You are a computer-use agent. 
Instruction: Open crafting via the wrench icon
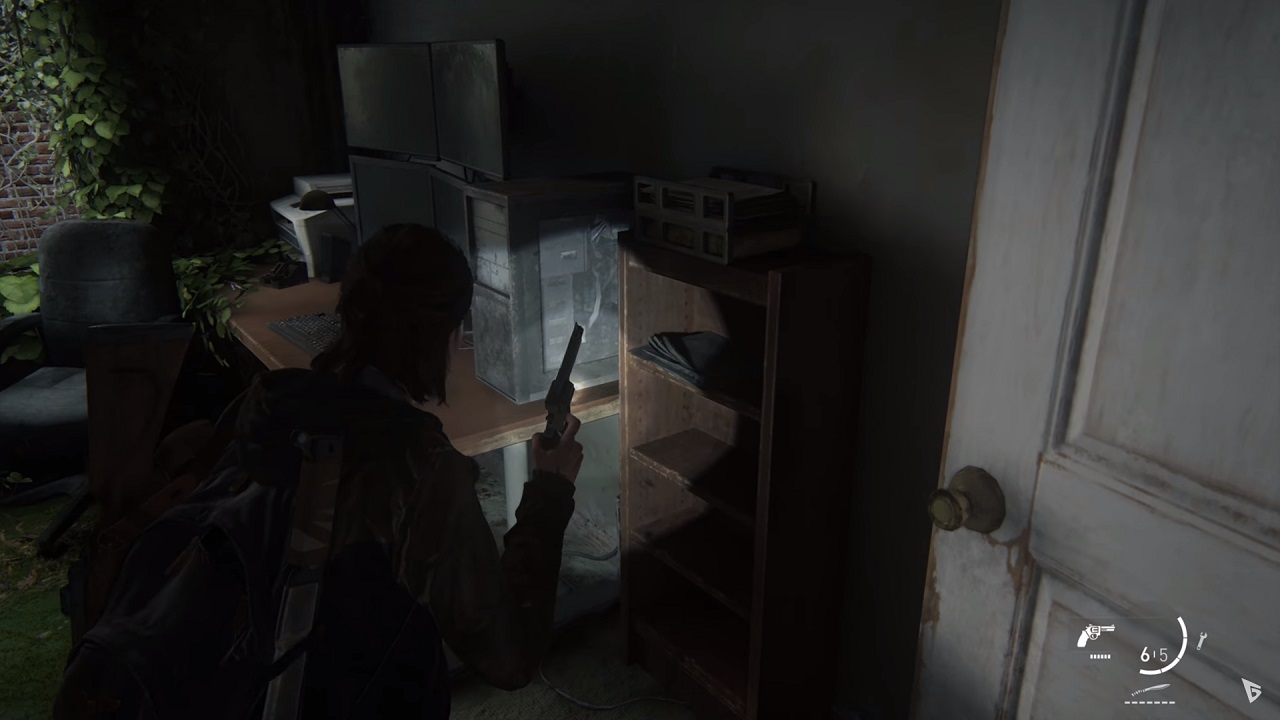(x=1201, y=640)
